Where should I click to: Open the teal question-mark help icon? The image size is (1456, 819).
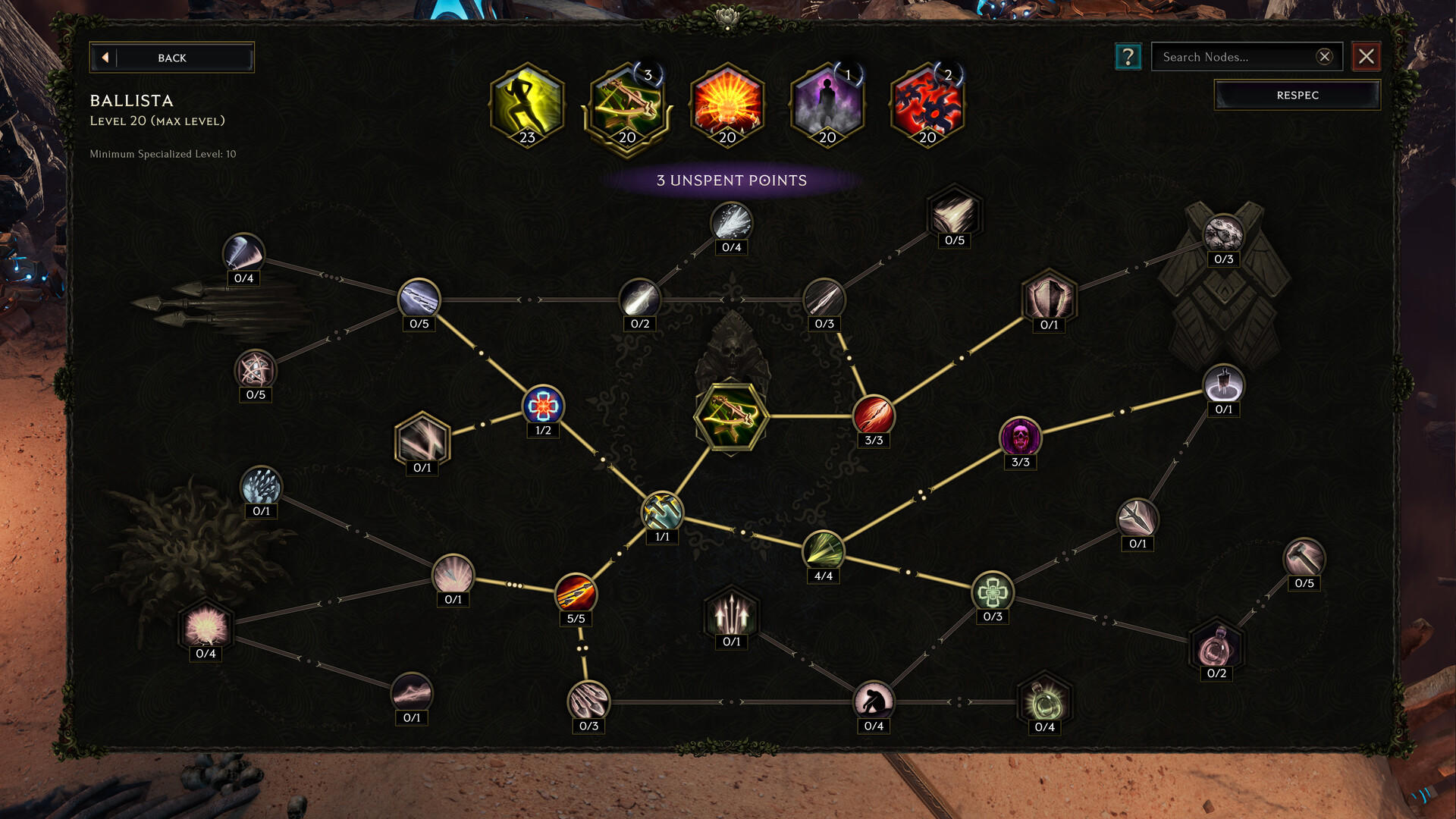pyautogui.click(x=1128, y=56)
